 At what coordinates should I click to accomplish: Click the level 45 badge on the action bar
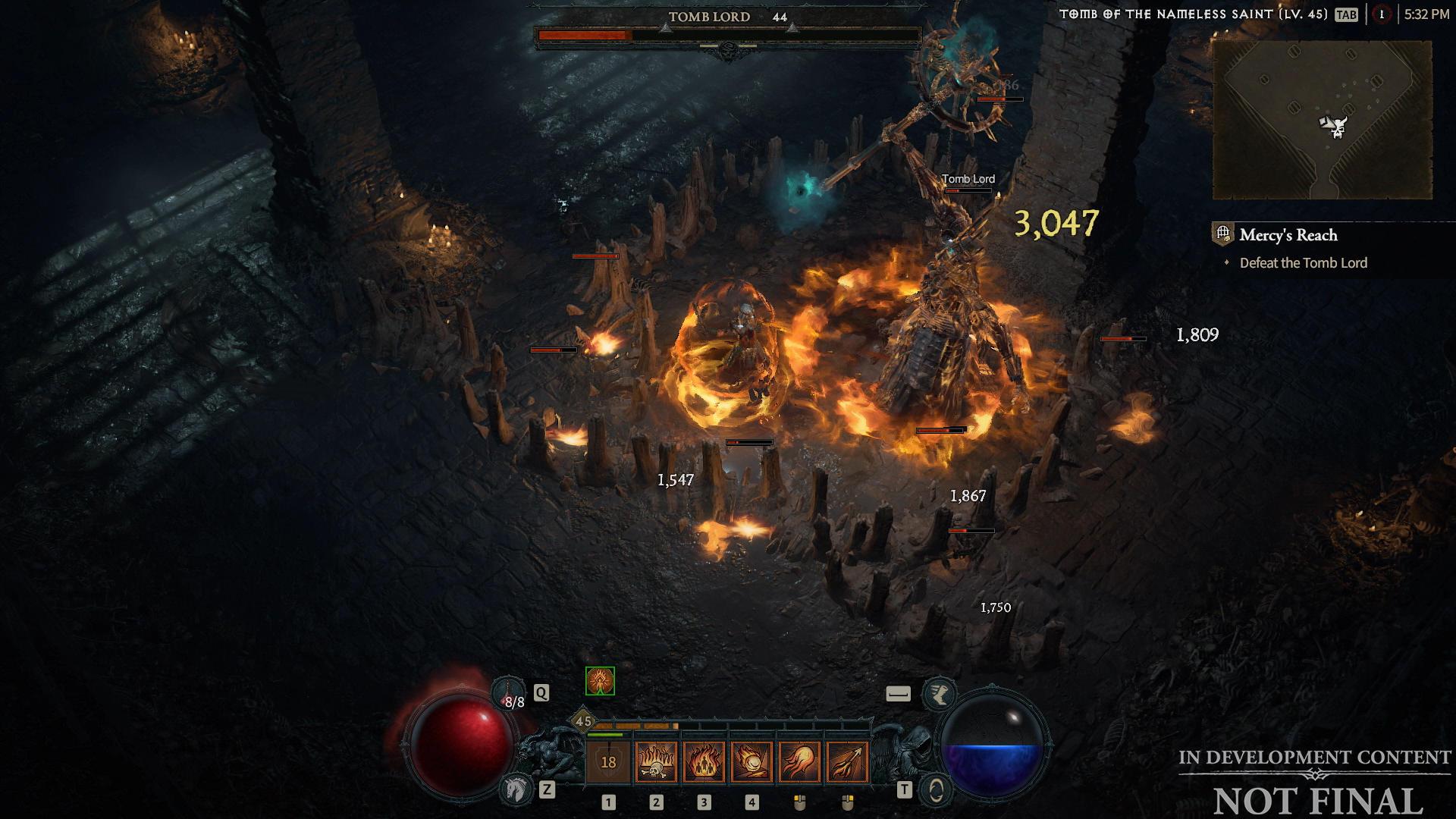coord(584,722)
